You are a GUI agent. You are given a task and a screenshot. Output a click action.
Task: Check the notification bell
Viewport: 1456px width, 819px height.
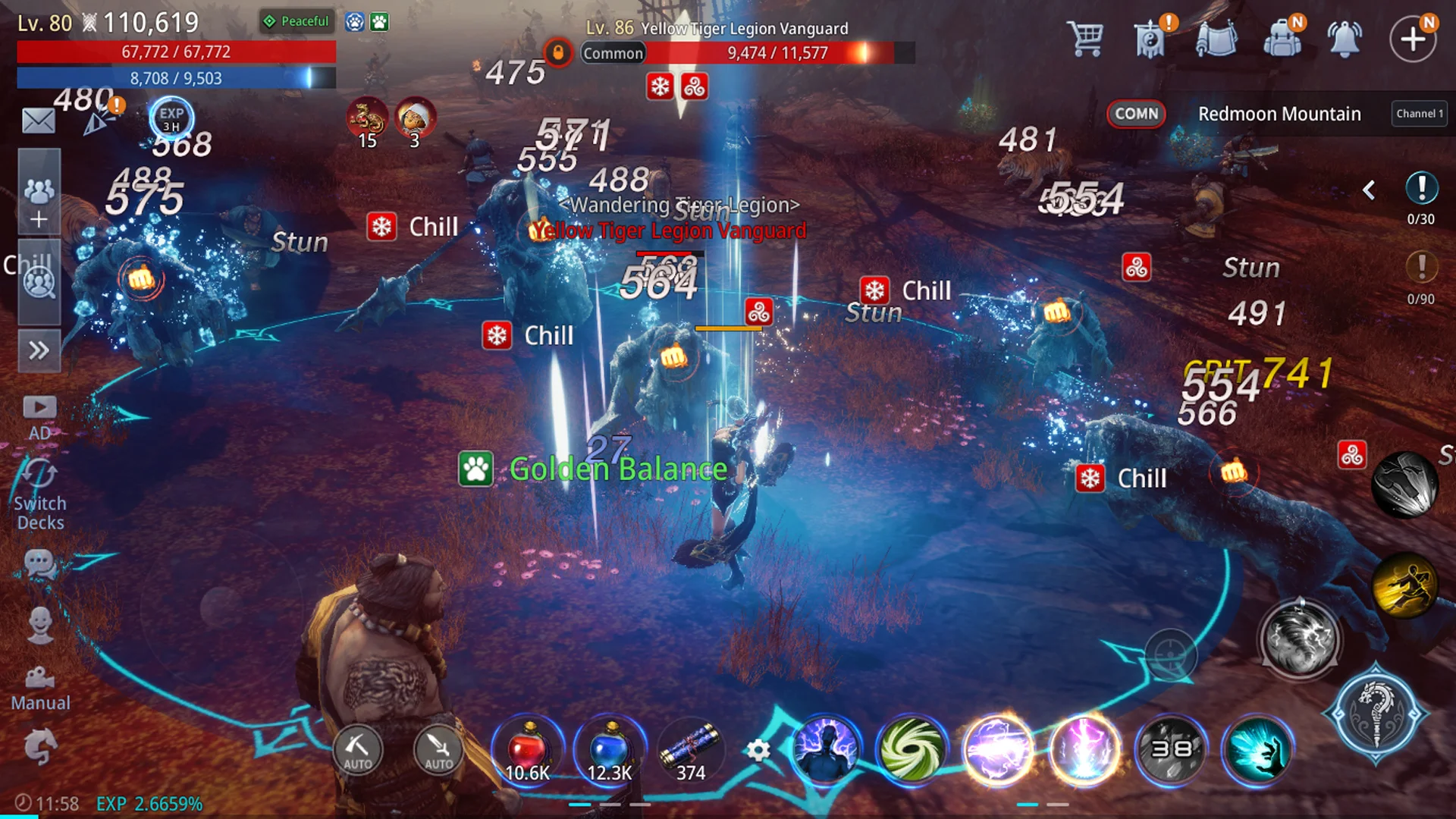[x=1345, y=38]
